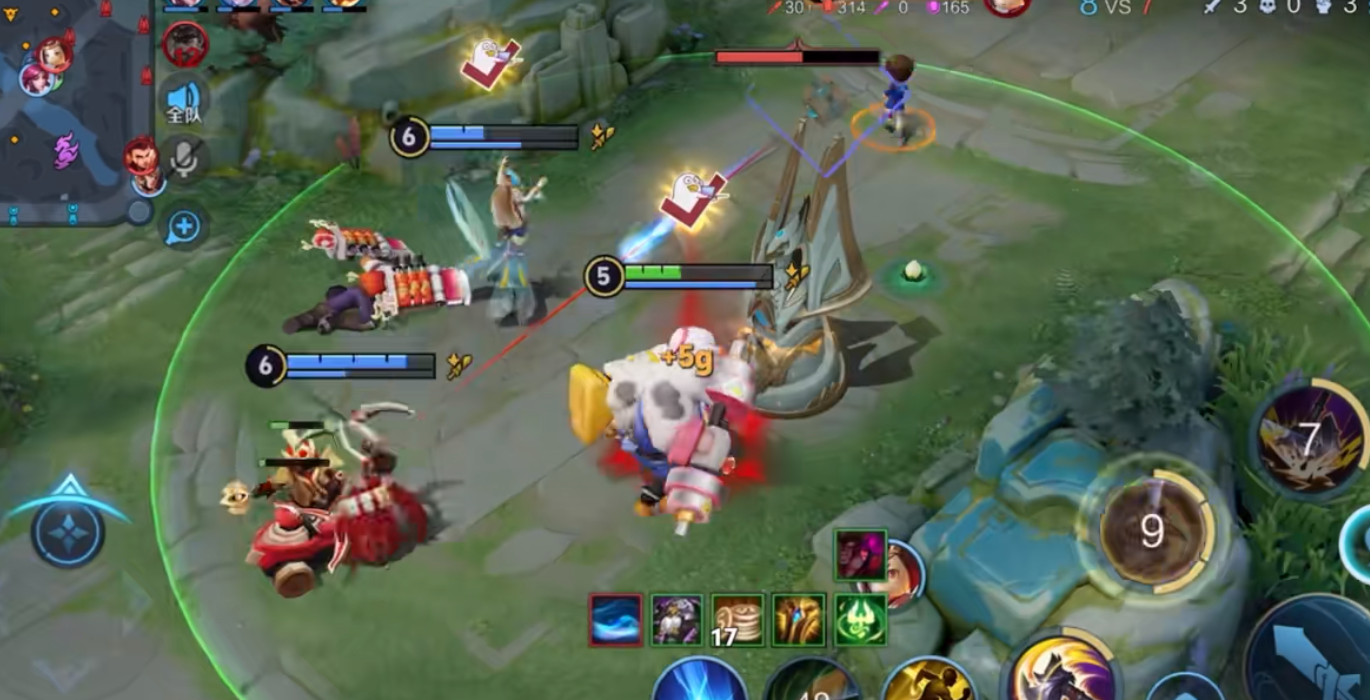
Task: Activate the ability on cooldown showing 9
Action: [x=1151, y=531]
